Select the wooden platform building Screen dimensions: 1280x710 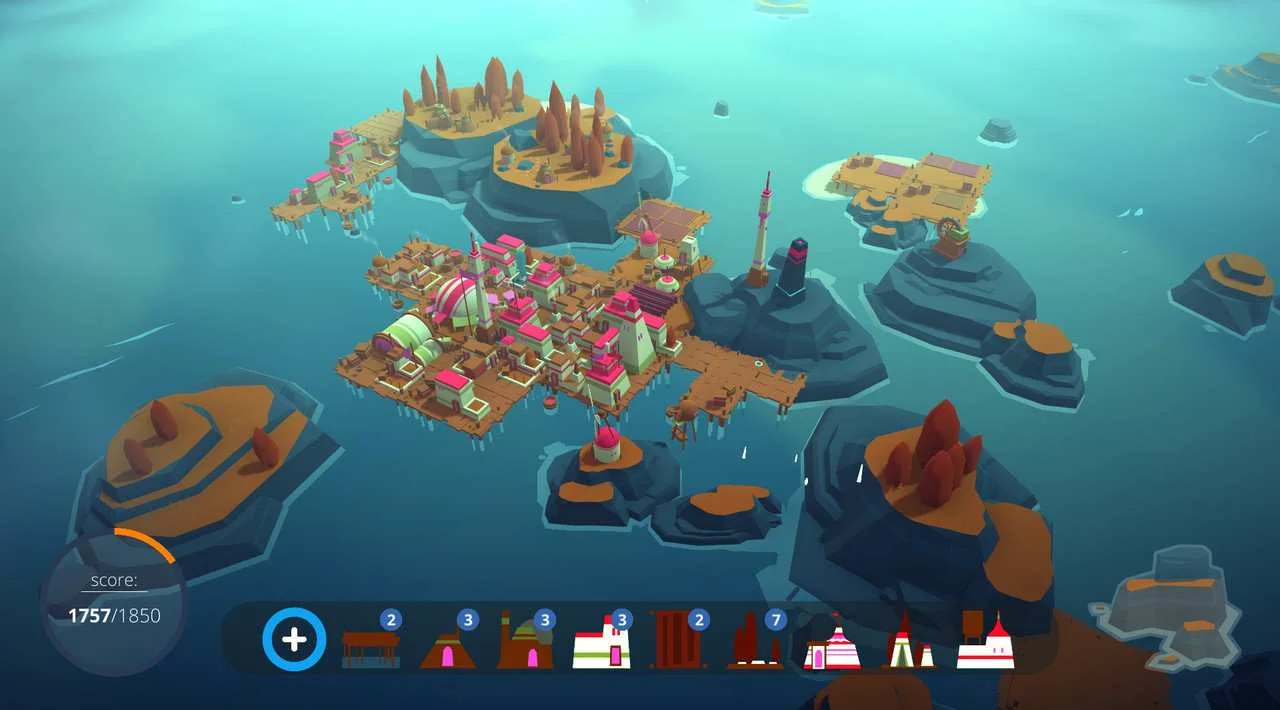pyautogui.click(x=370, y=646)
